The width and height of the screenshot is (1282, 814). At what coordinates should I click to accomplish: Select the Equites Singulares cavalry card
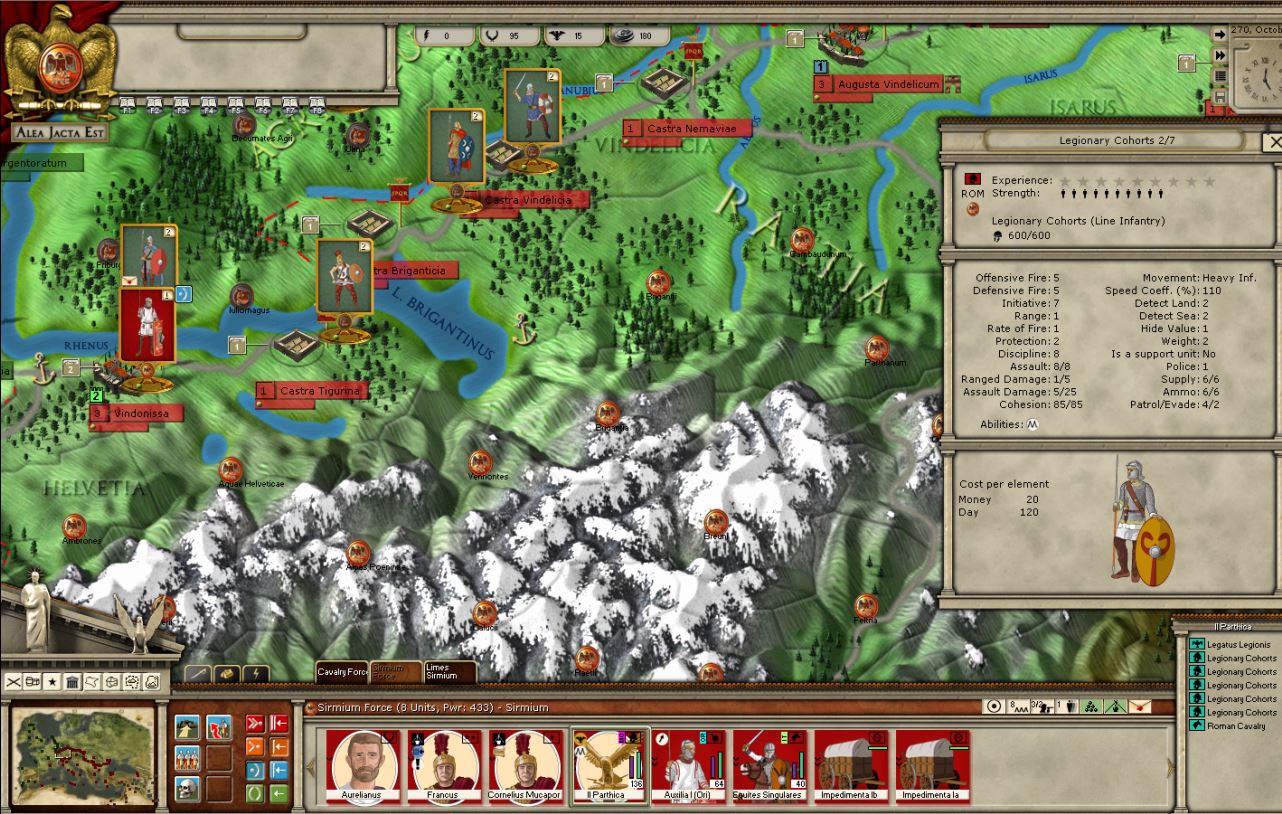pos(770,766)
